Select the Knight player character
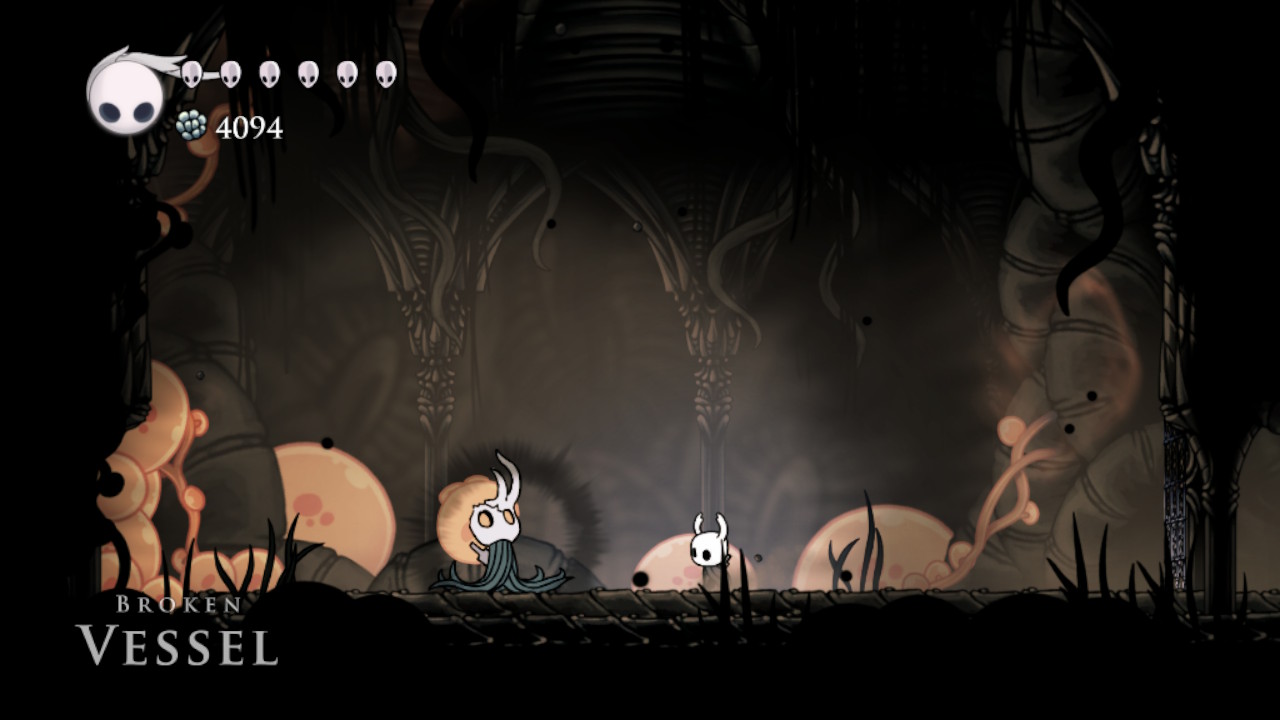The image size is (1280, 720). (706, 545)
